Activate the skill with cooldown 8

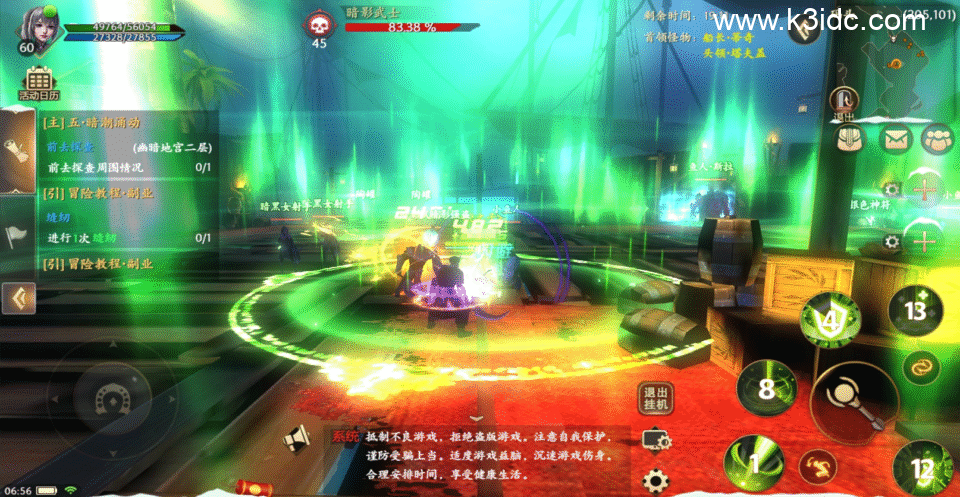[x=767, y=389]
